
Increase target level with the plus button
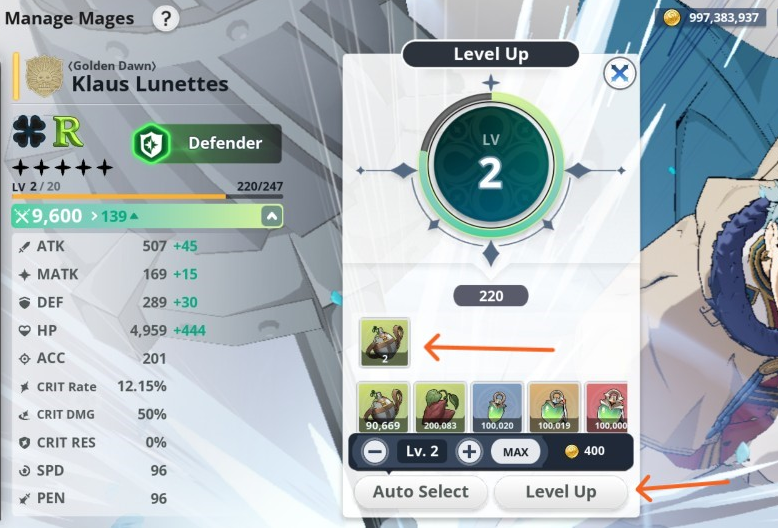(469, 451)
